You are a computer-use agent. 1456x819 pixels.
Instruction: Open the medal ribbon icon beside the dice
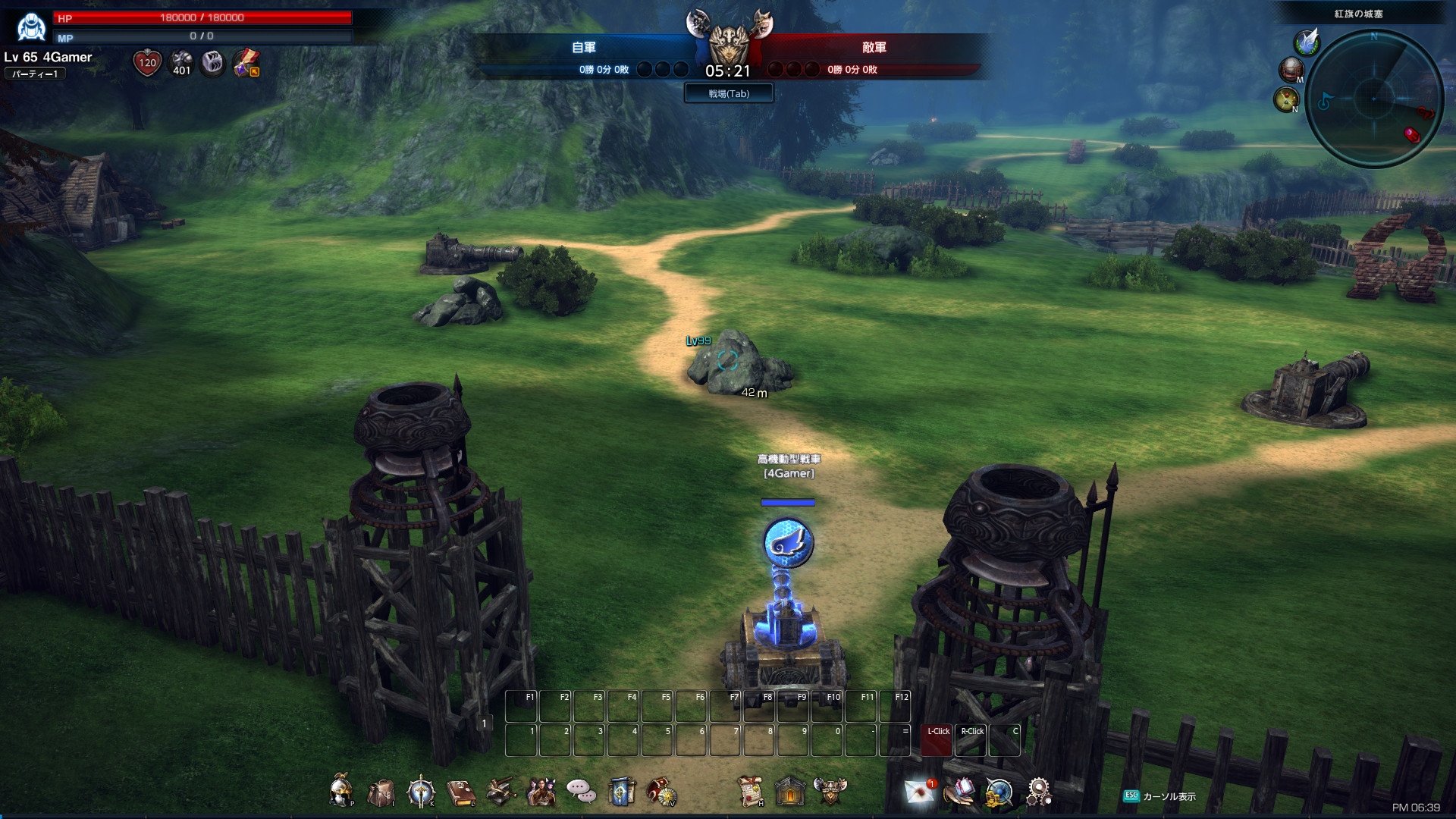246,63
